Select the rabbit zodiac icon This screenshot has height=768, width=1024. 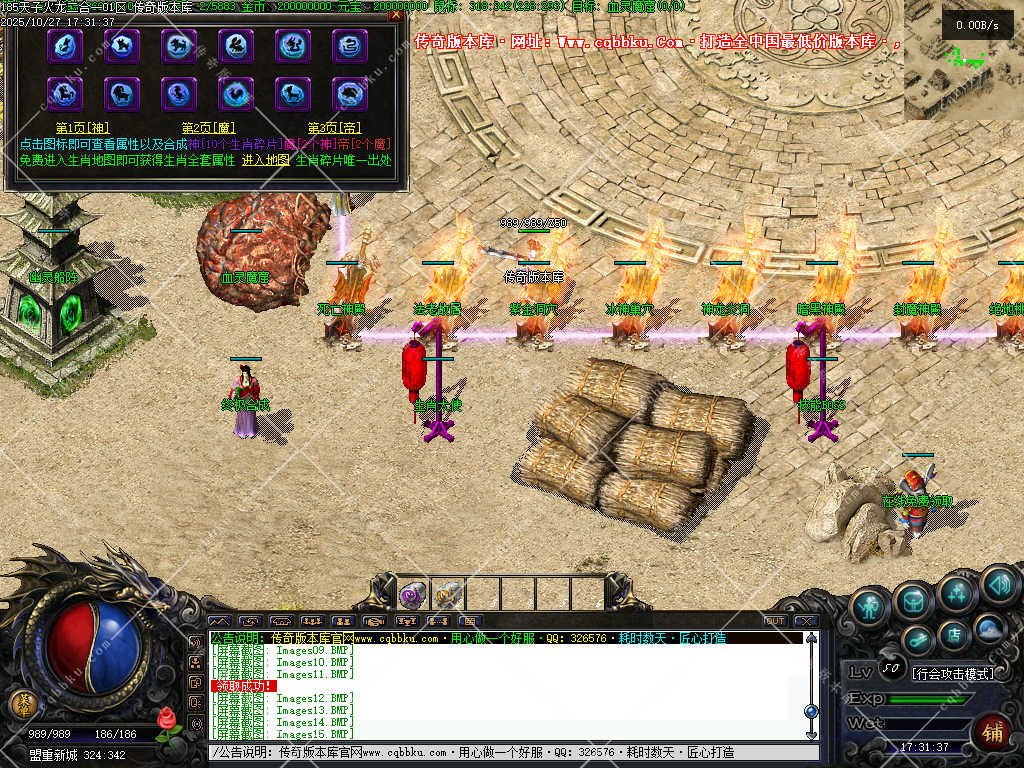[236, 45]
